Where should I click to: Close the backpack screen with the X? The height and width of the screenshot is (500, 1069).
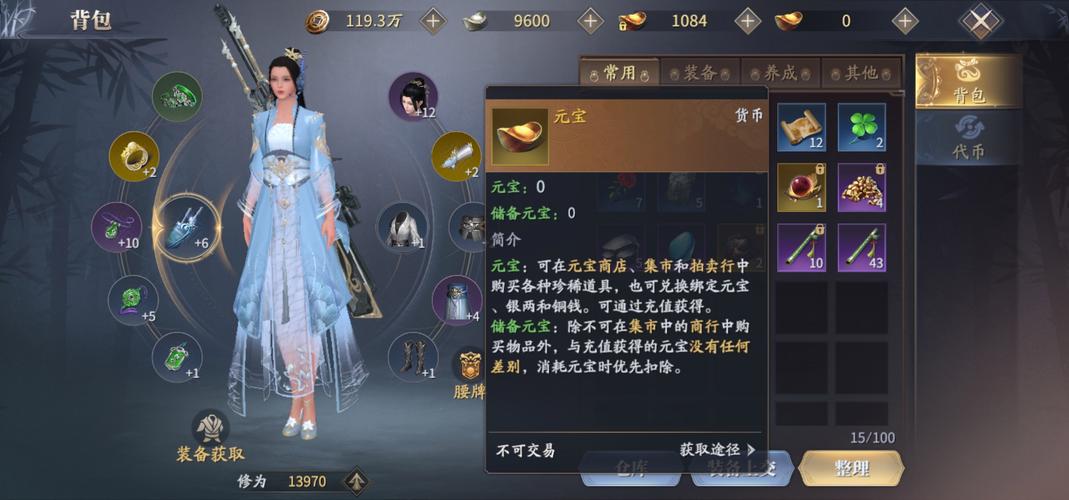point(981,20)
